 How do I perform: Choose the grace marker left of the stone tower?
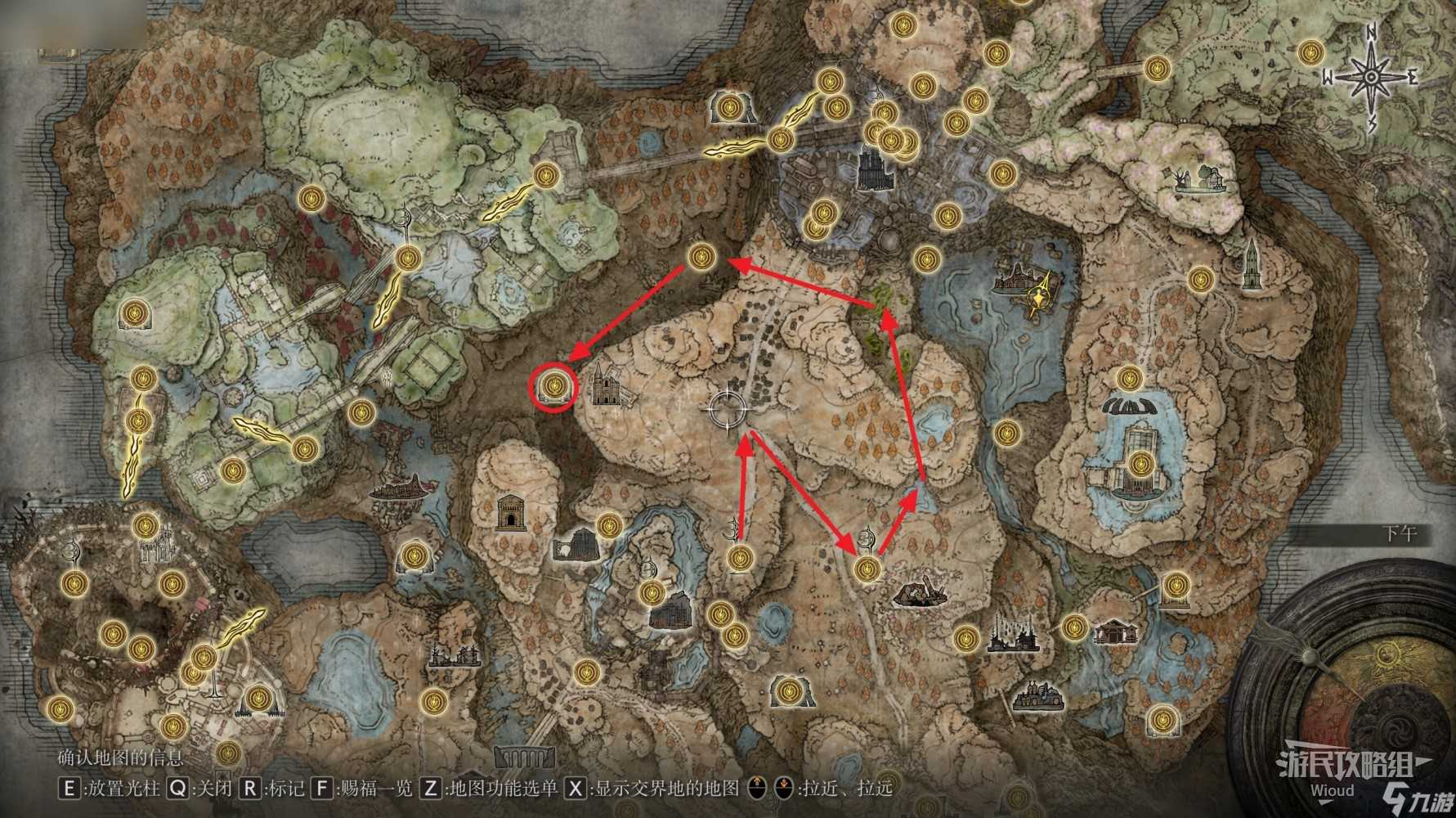pos(1199,279)
